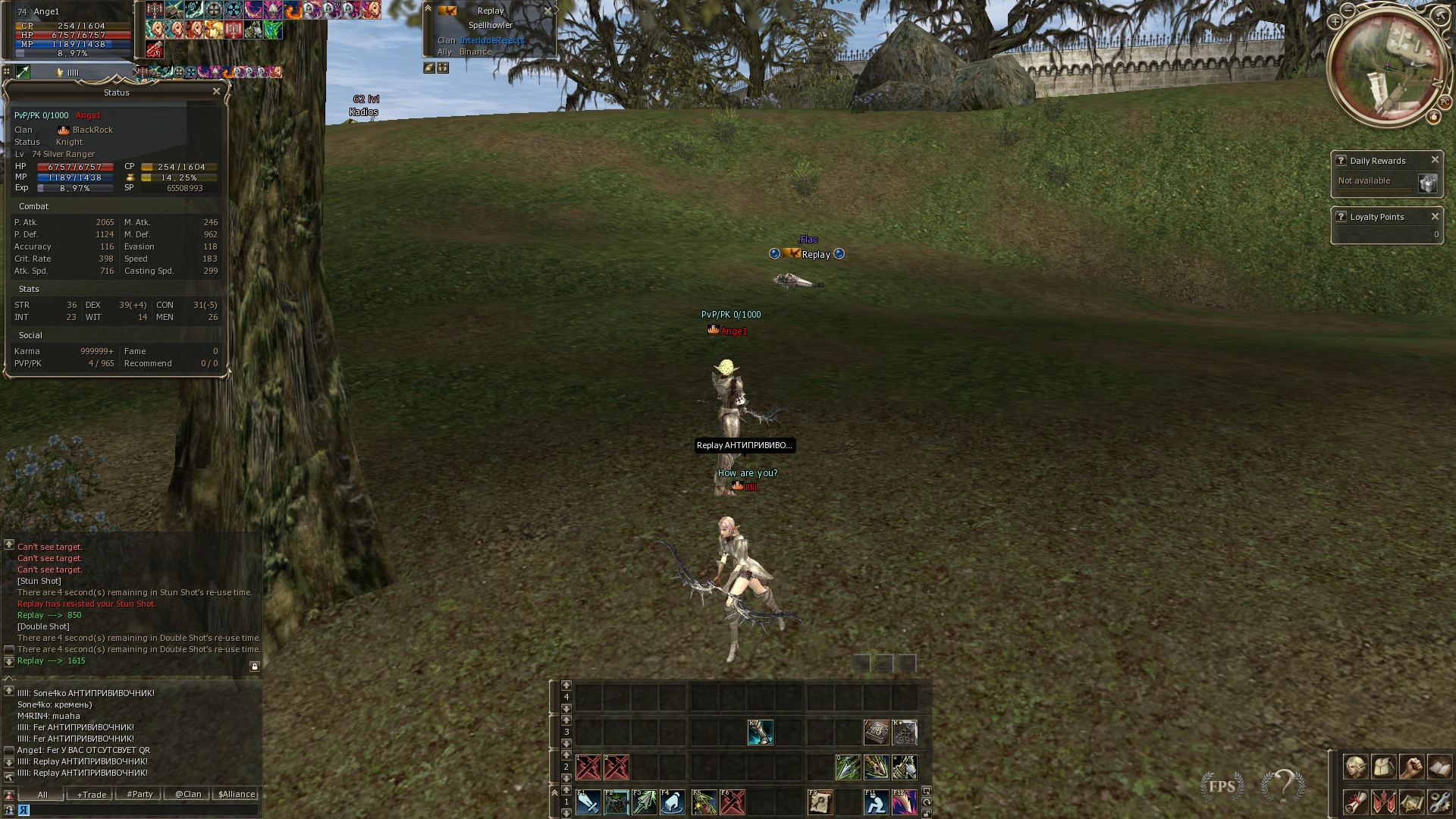The image size is (1456, 819).
Task: Close the Daily Rewards panel
Action: [1435, 160]
